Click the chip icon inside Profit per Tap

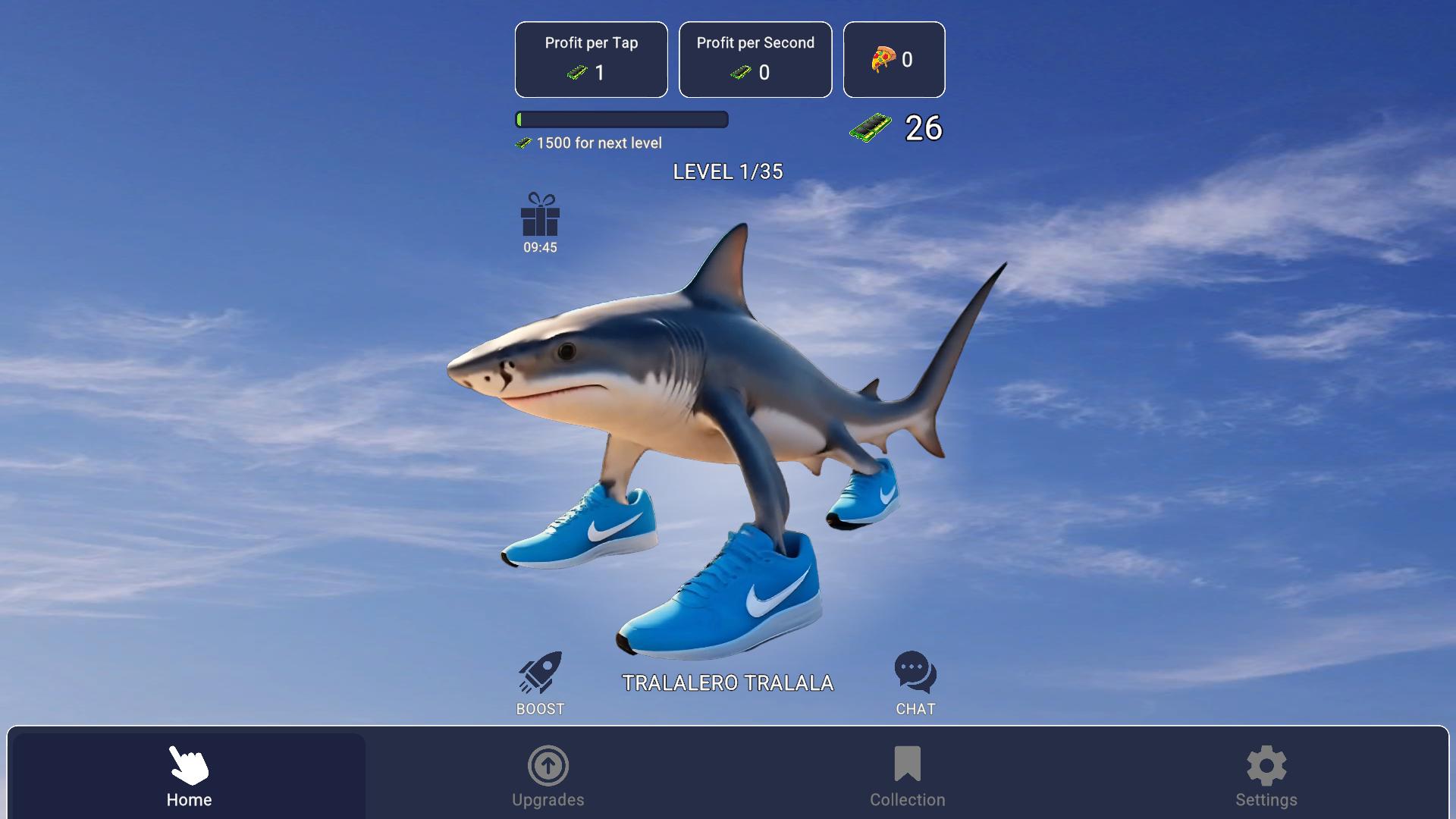tap(576, 73)
